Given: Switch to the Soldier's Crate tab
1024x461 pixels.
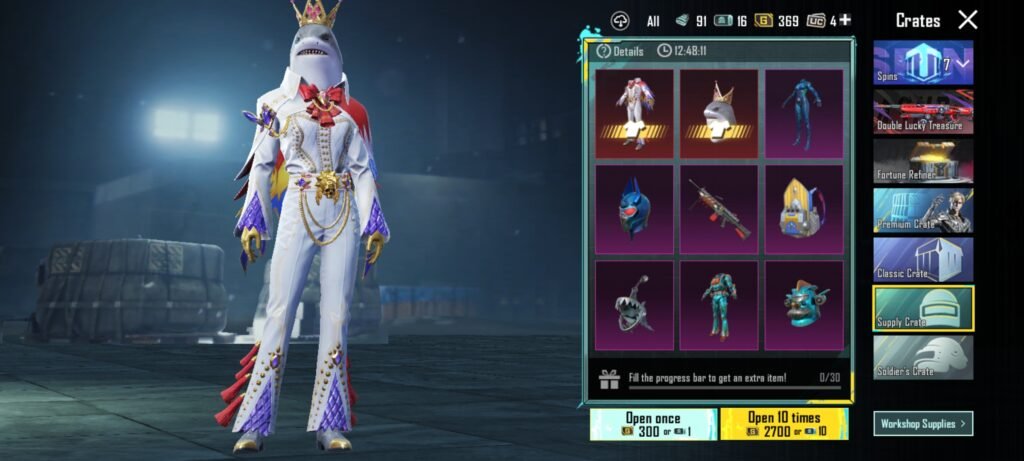Looking at the screenshot, I should (922, 357).
